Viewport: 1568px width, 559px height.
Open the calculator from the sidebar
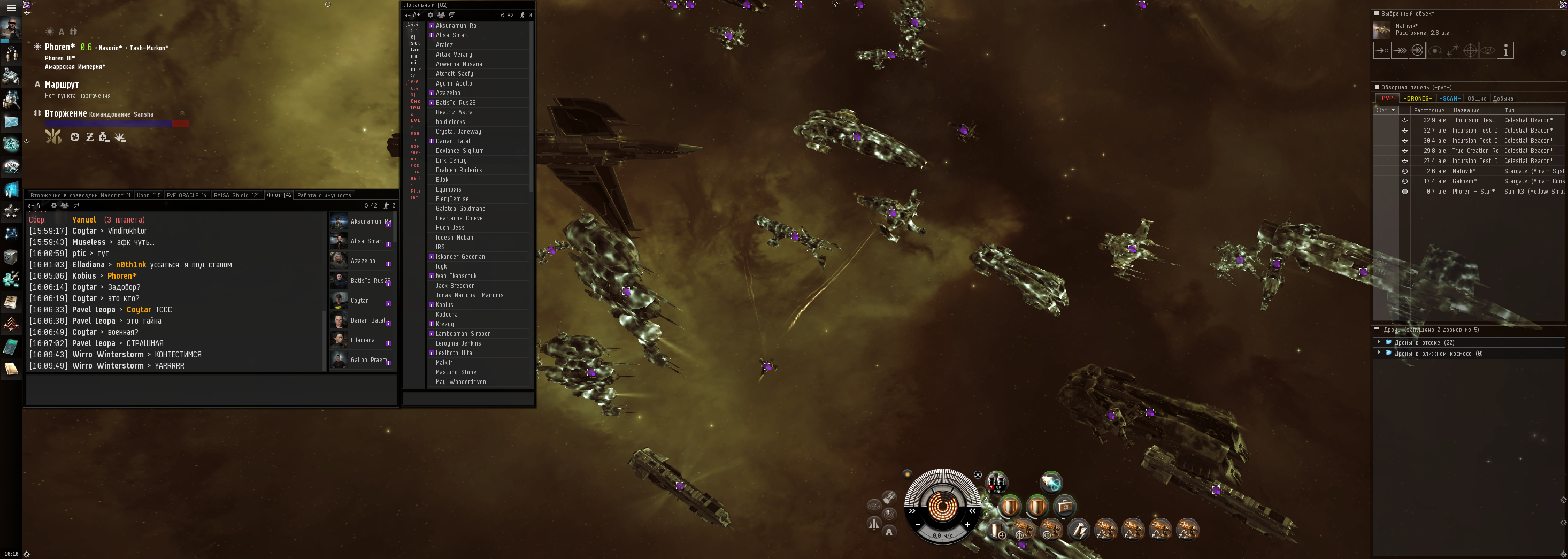(x=11, y=347)
